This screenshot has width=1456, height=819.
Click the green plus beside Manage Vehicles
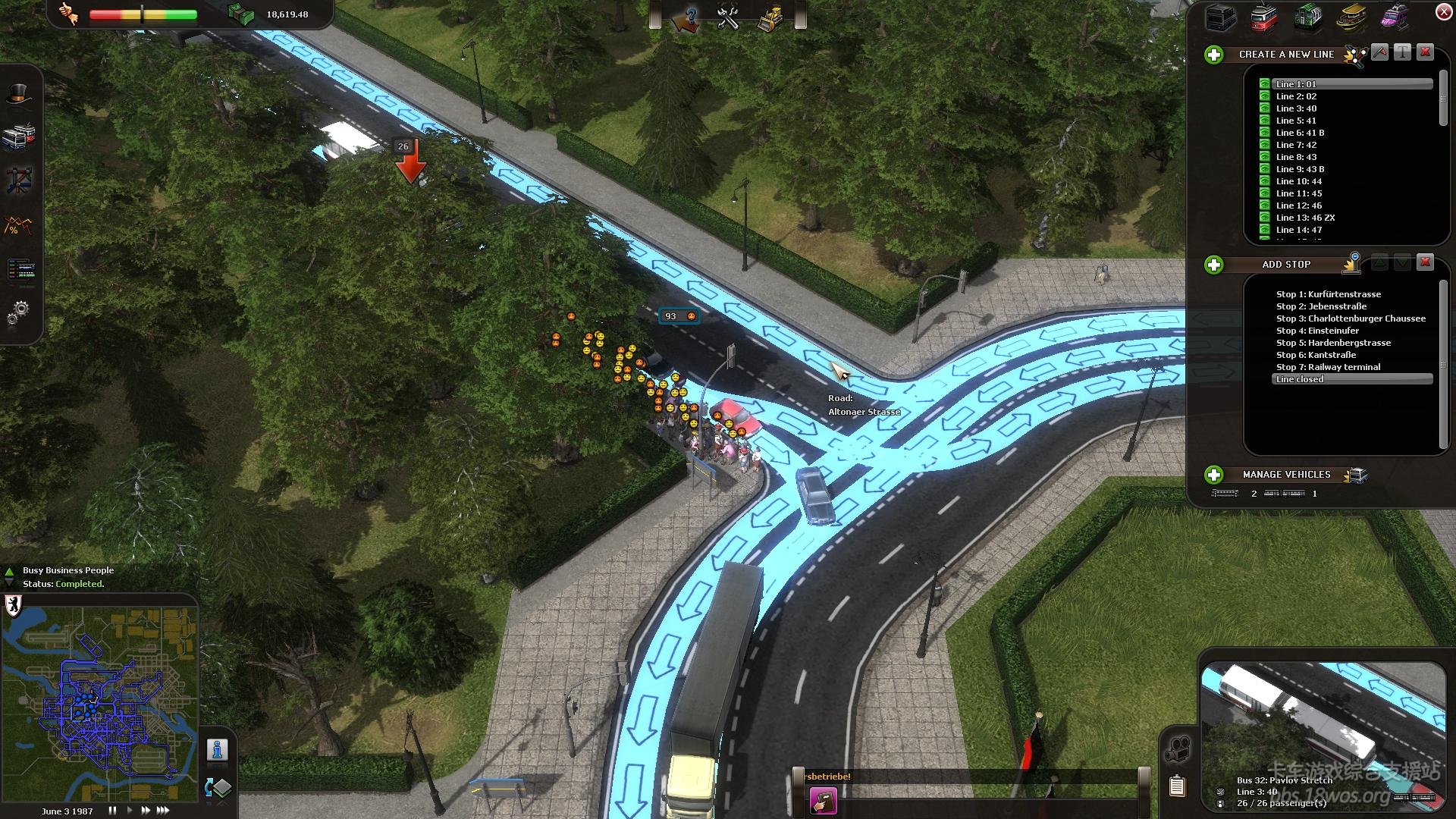[1214, 475]
